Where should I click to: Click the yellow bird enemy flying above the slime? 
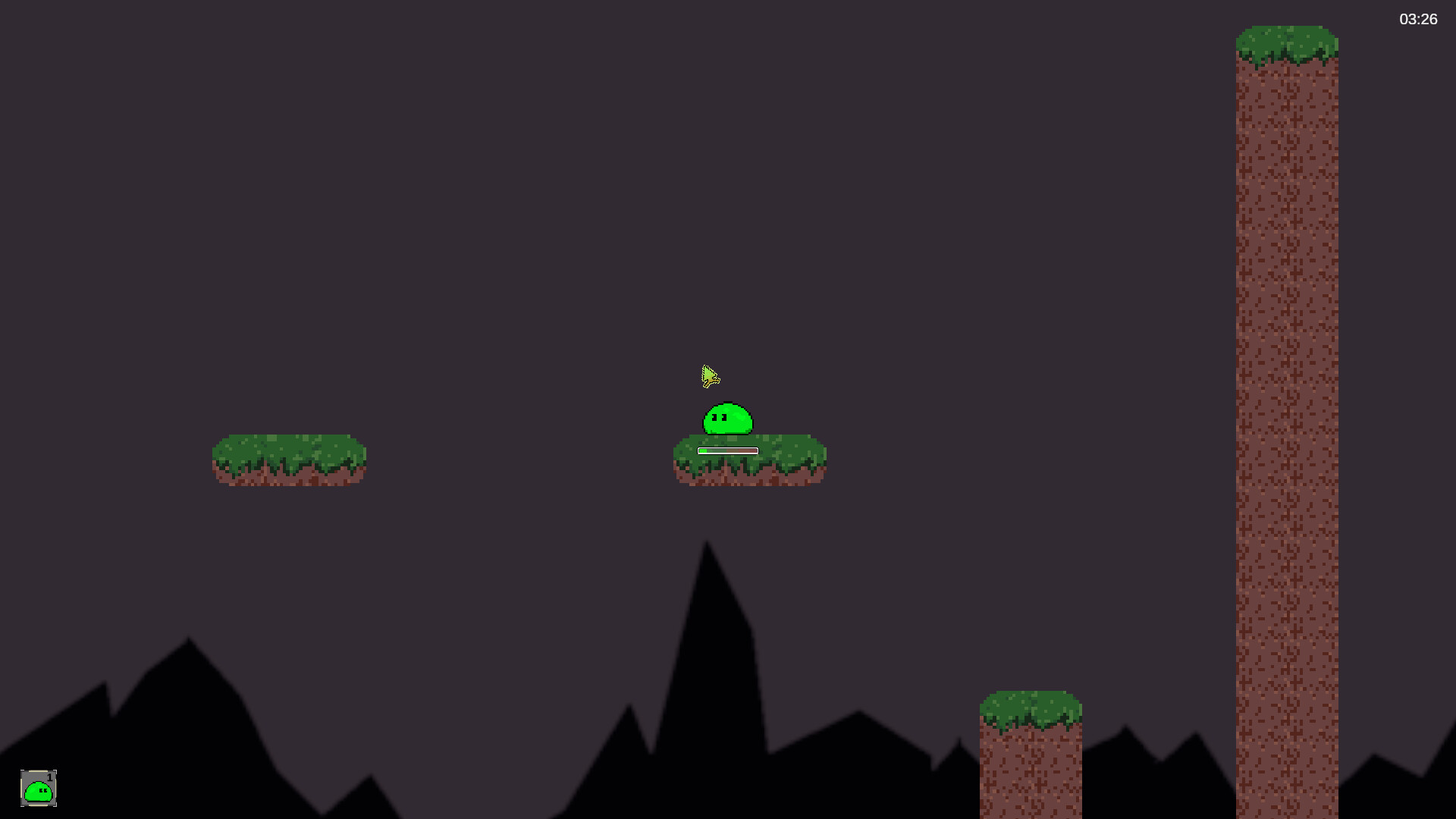[x=710, y=377]
